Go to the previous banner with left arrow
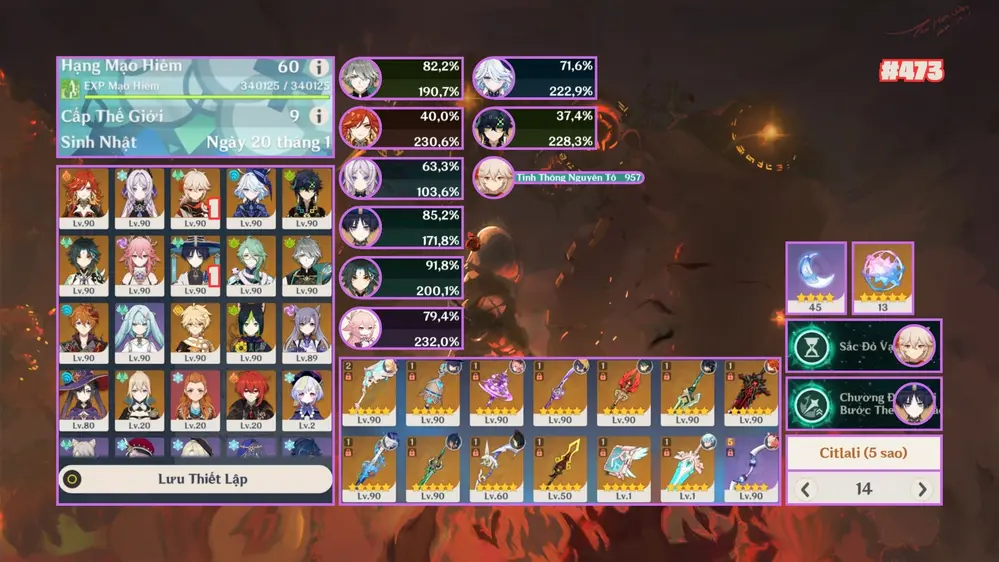999x562 pixels. click(x=806, y=489)
